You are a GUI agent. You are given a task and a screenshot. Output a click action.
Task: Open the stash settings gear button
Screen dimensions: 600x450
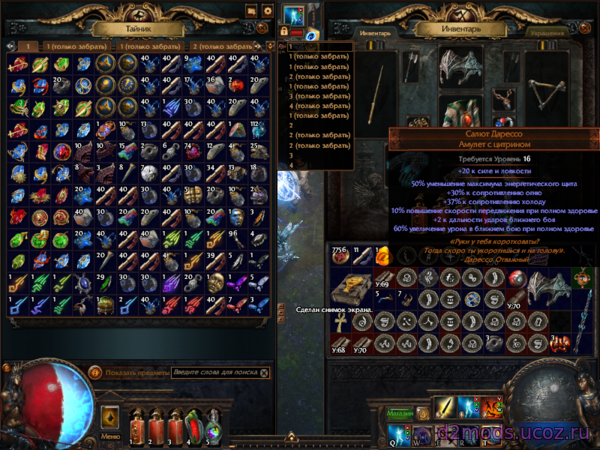pyautogui.click(x=266, y=11)
